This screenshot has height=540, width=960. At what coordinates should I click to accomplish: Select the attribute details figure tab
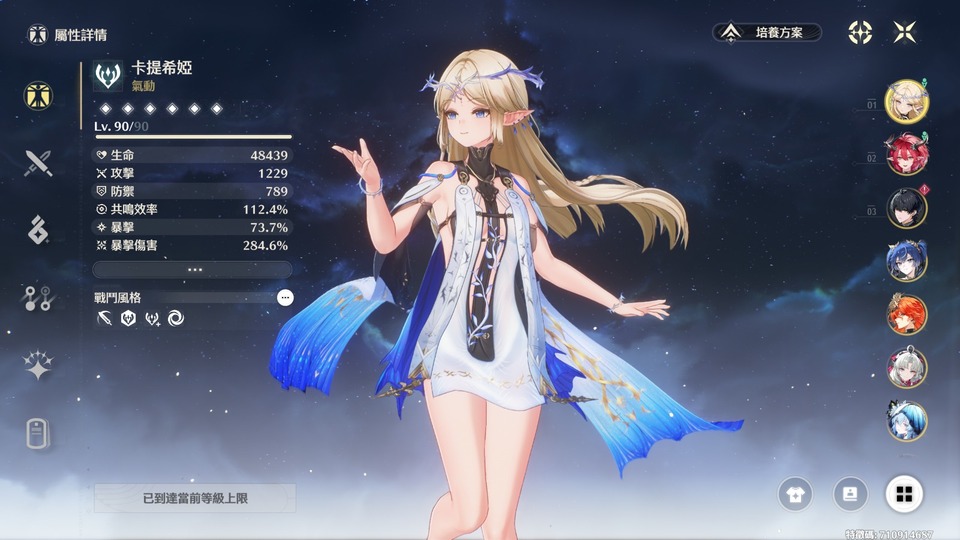pyautogui.click(x=38, y=95)
